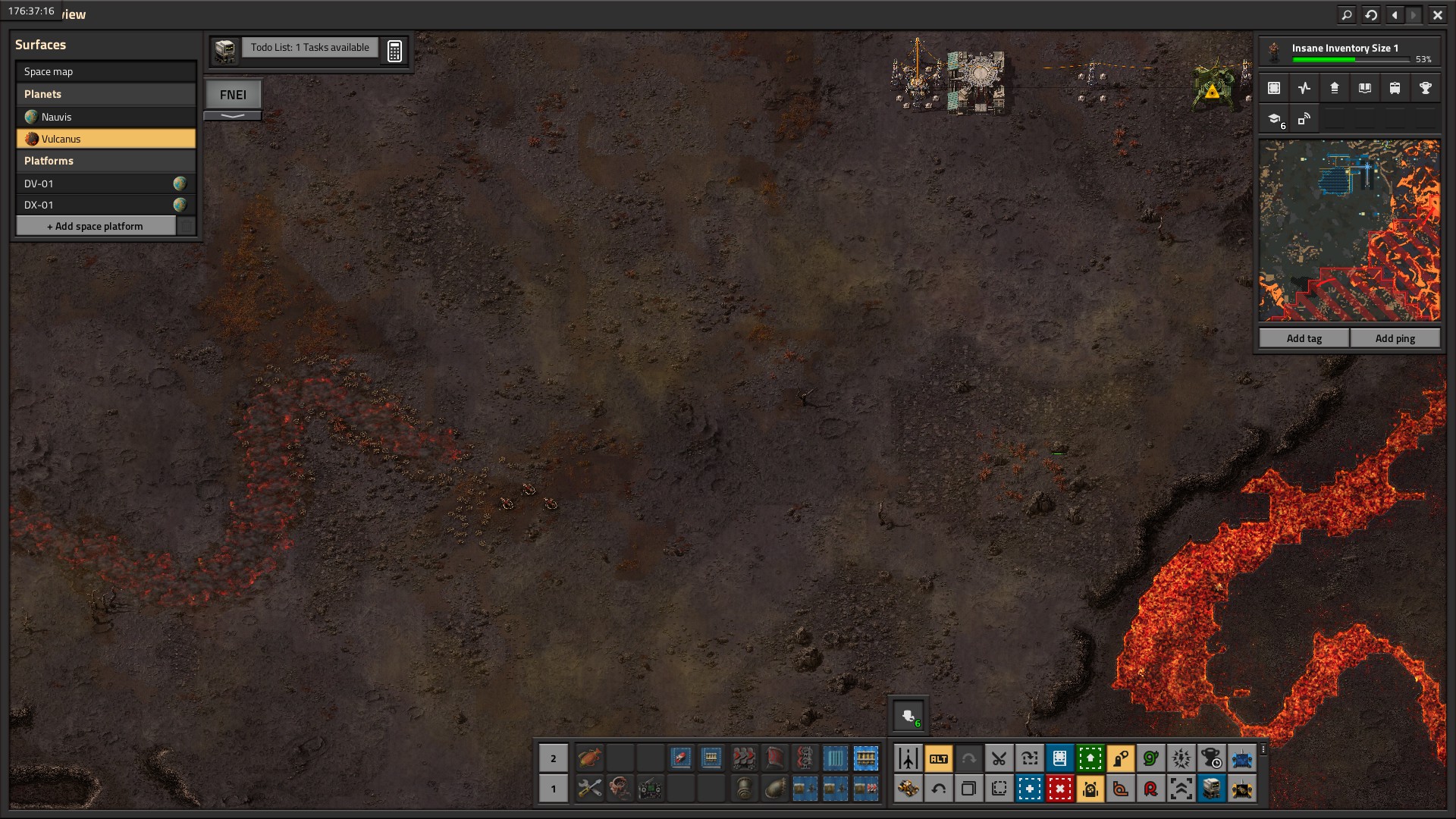Show the achievements trophy icon
1456x819 pixels.
(1425, 88)
